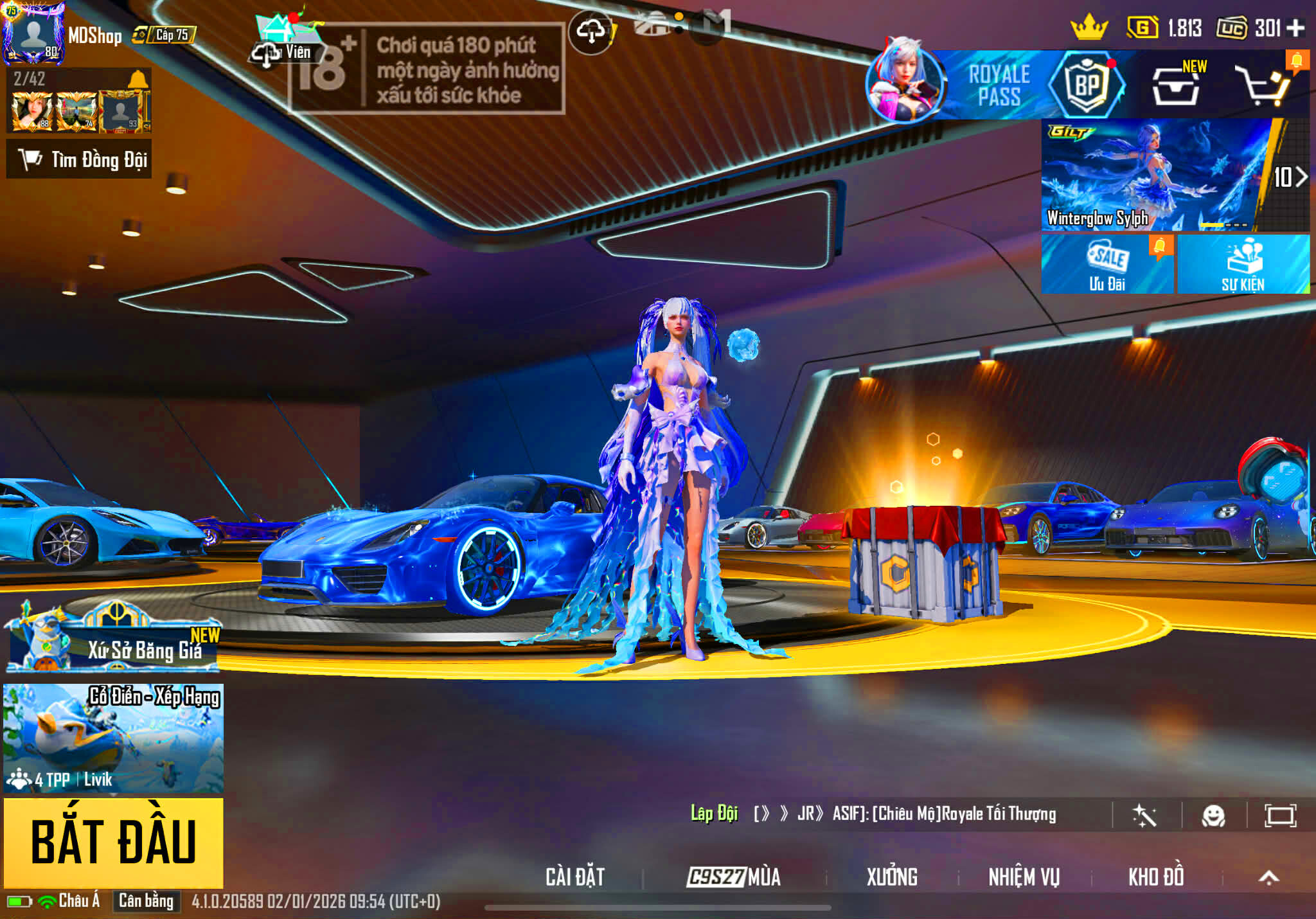Open the C9S27 MÙA season menu

point(734,877)
